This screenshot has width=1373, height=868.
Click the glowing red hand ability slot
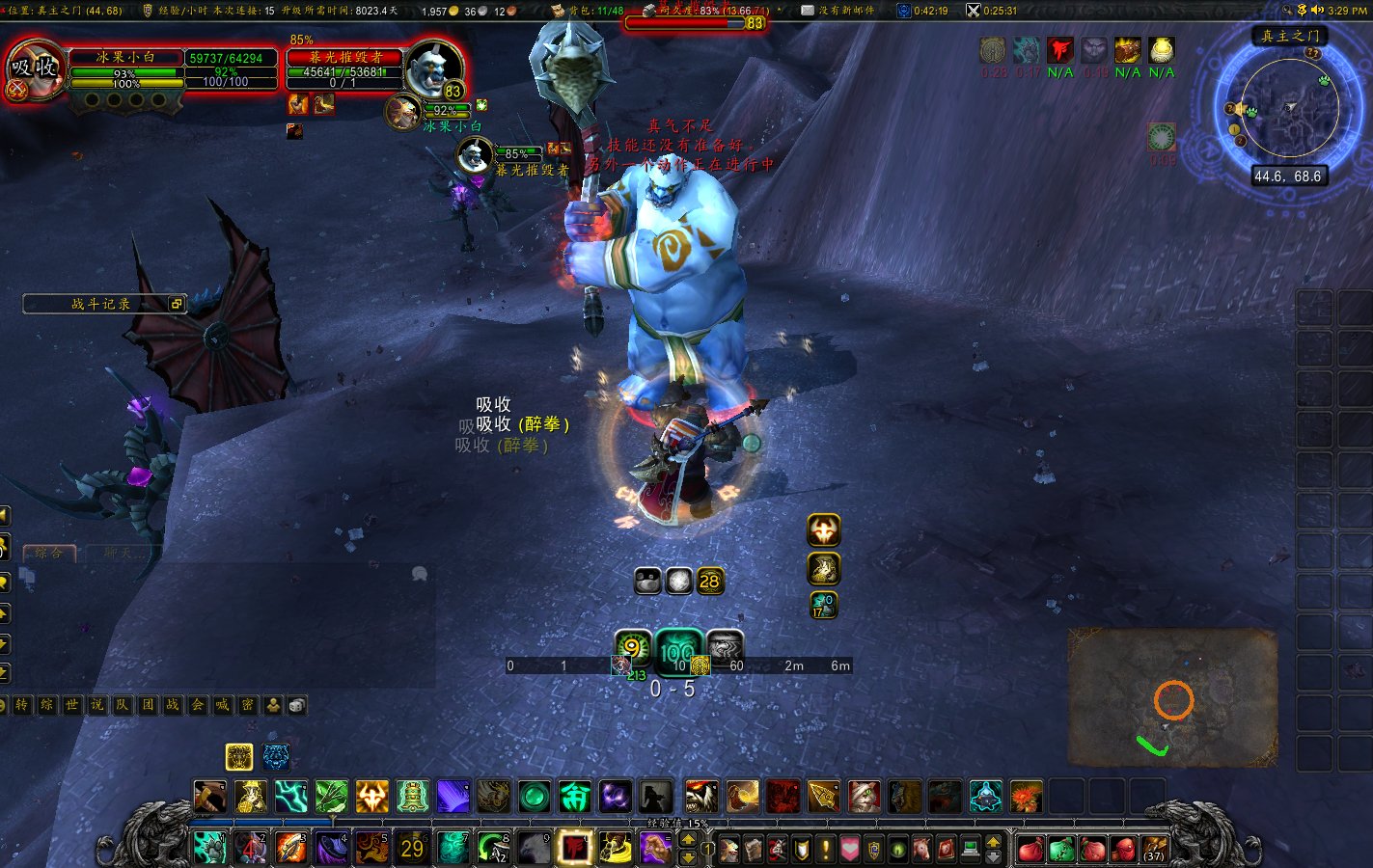(x=574, y=849)
